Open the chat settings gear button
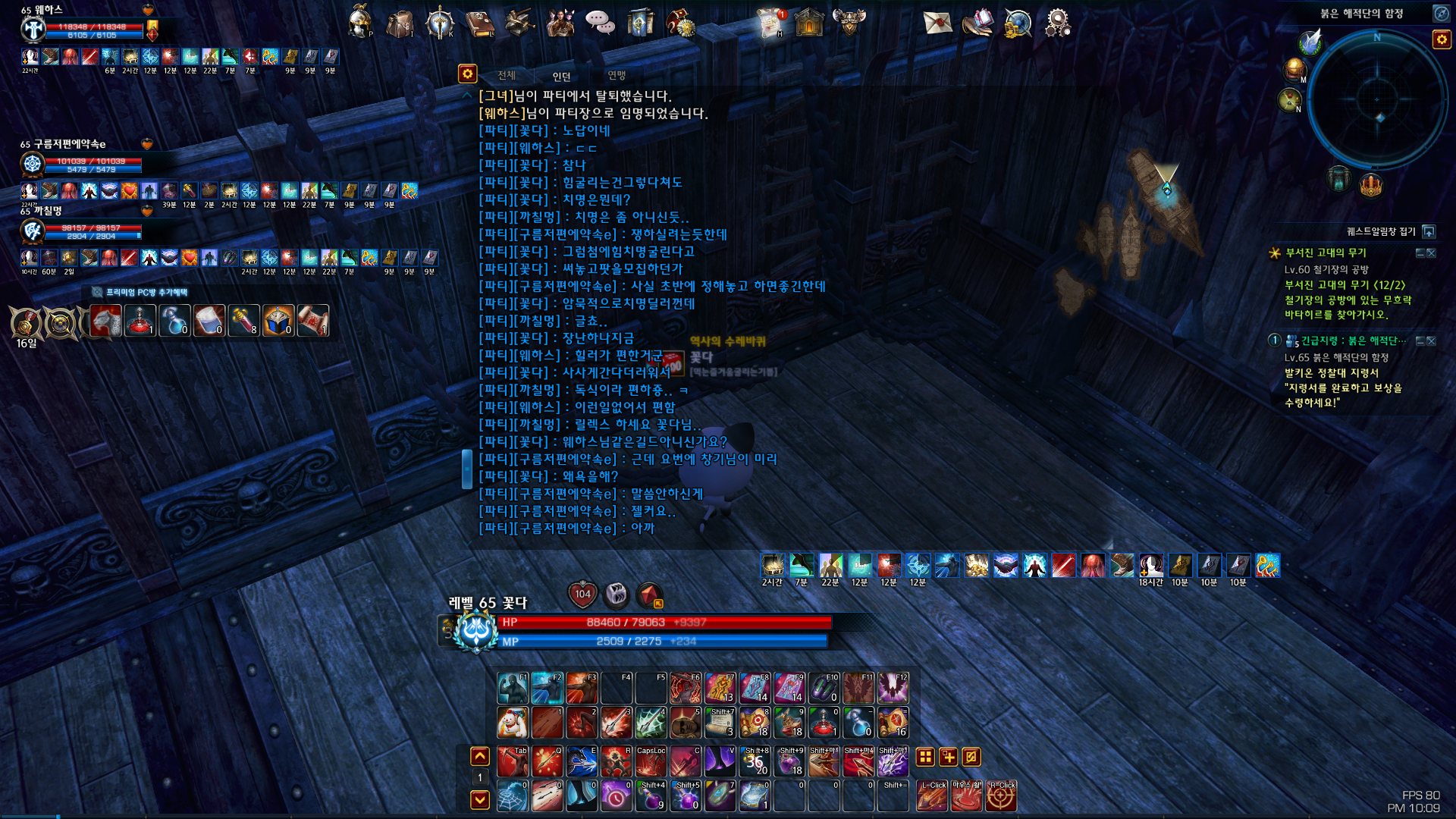 point(467,74)
